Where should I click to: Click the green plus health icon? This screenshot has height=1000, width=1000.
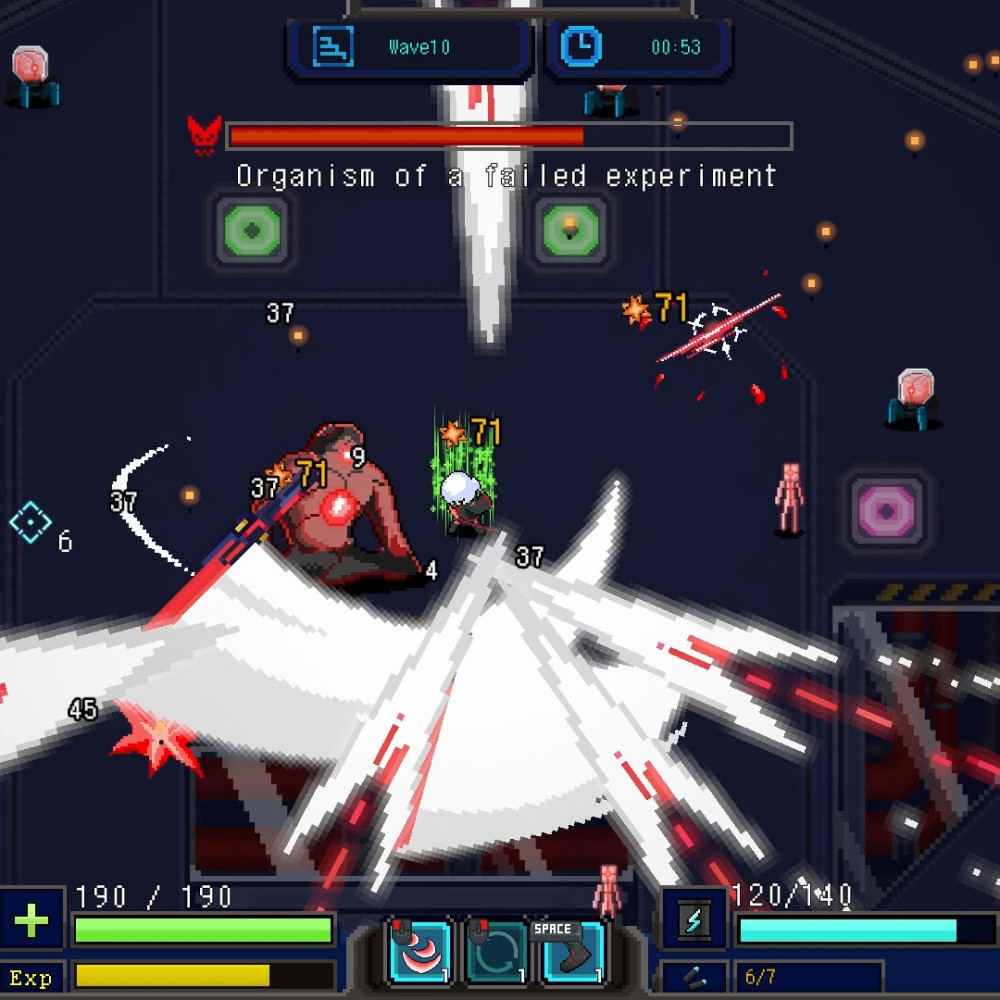(31, 920)
